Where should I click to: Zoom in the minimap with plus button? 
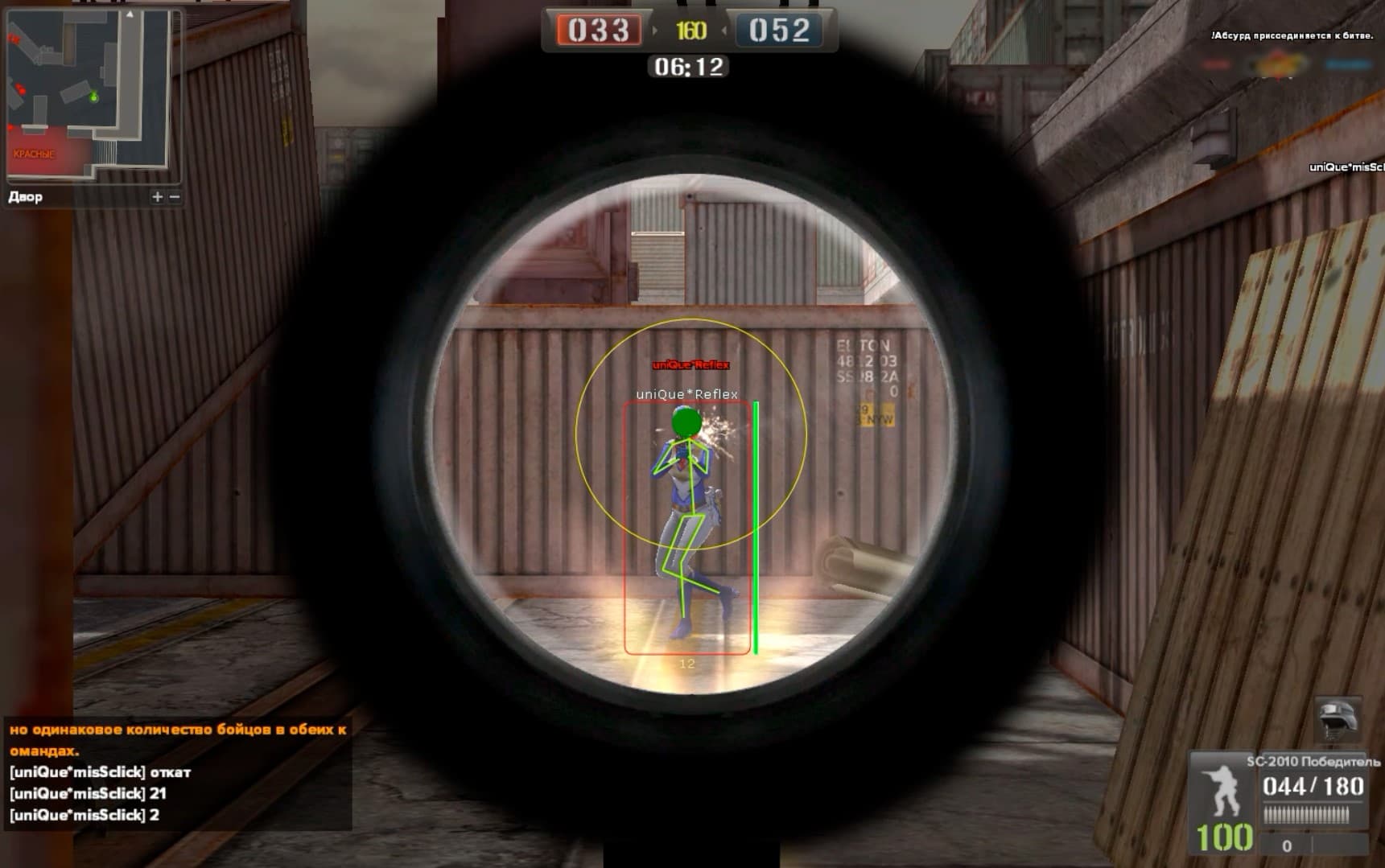(x=157, y=196)
